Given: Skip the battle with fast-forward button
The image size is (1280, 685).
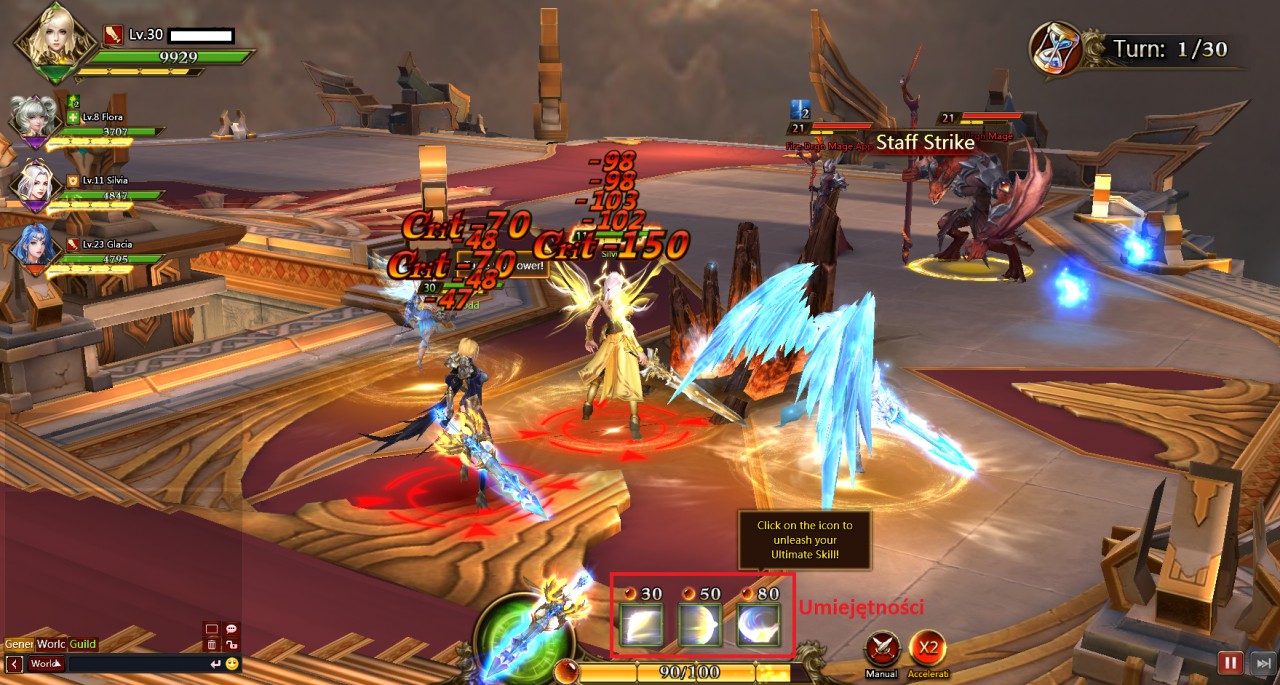Looking at the screenshot, I should pos(1263,662).
